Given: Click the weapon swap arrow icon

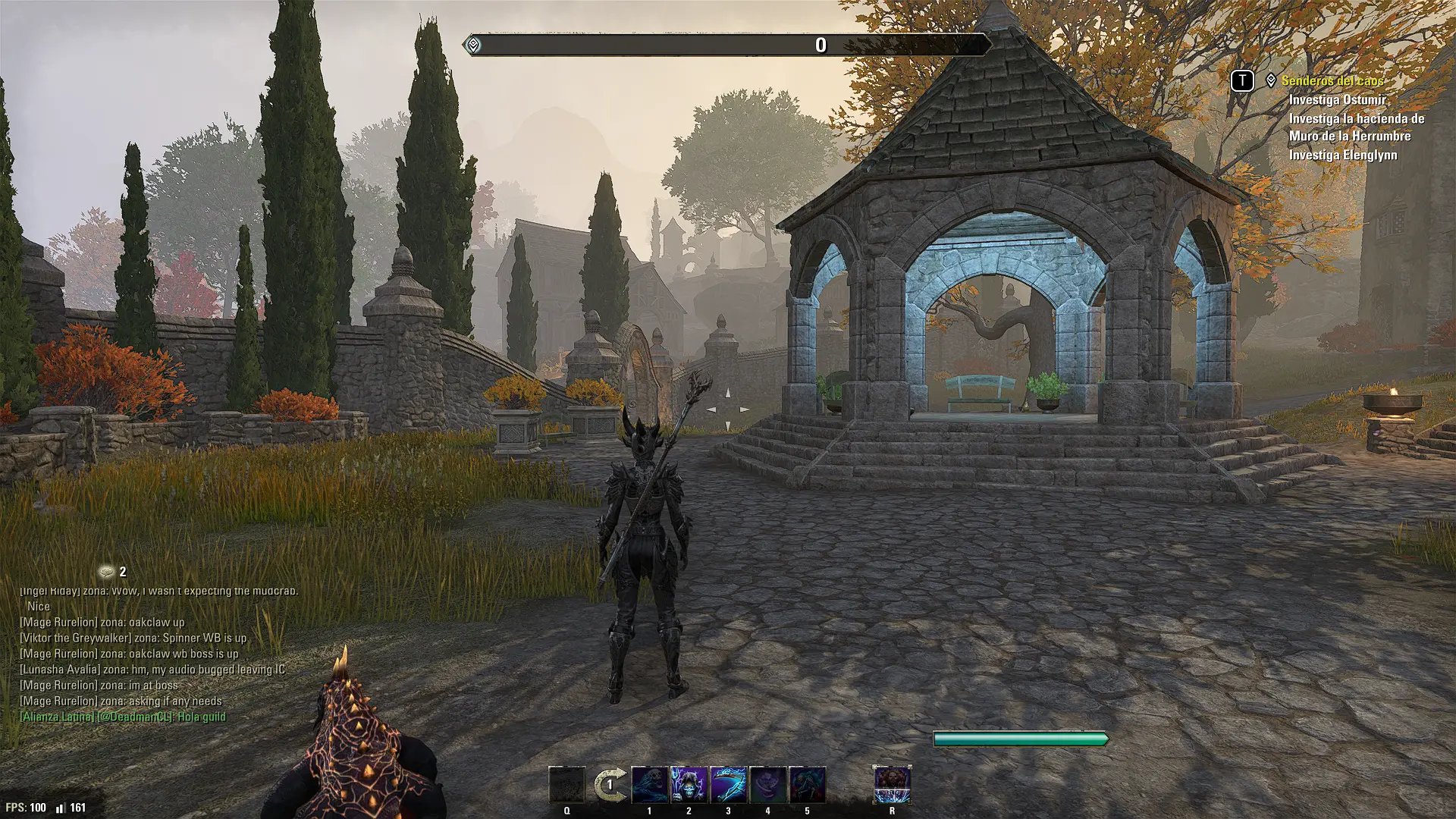Looking at the screenshot, I should coord(610,785).
